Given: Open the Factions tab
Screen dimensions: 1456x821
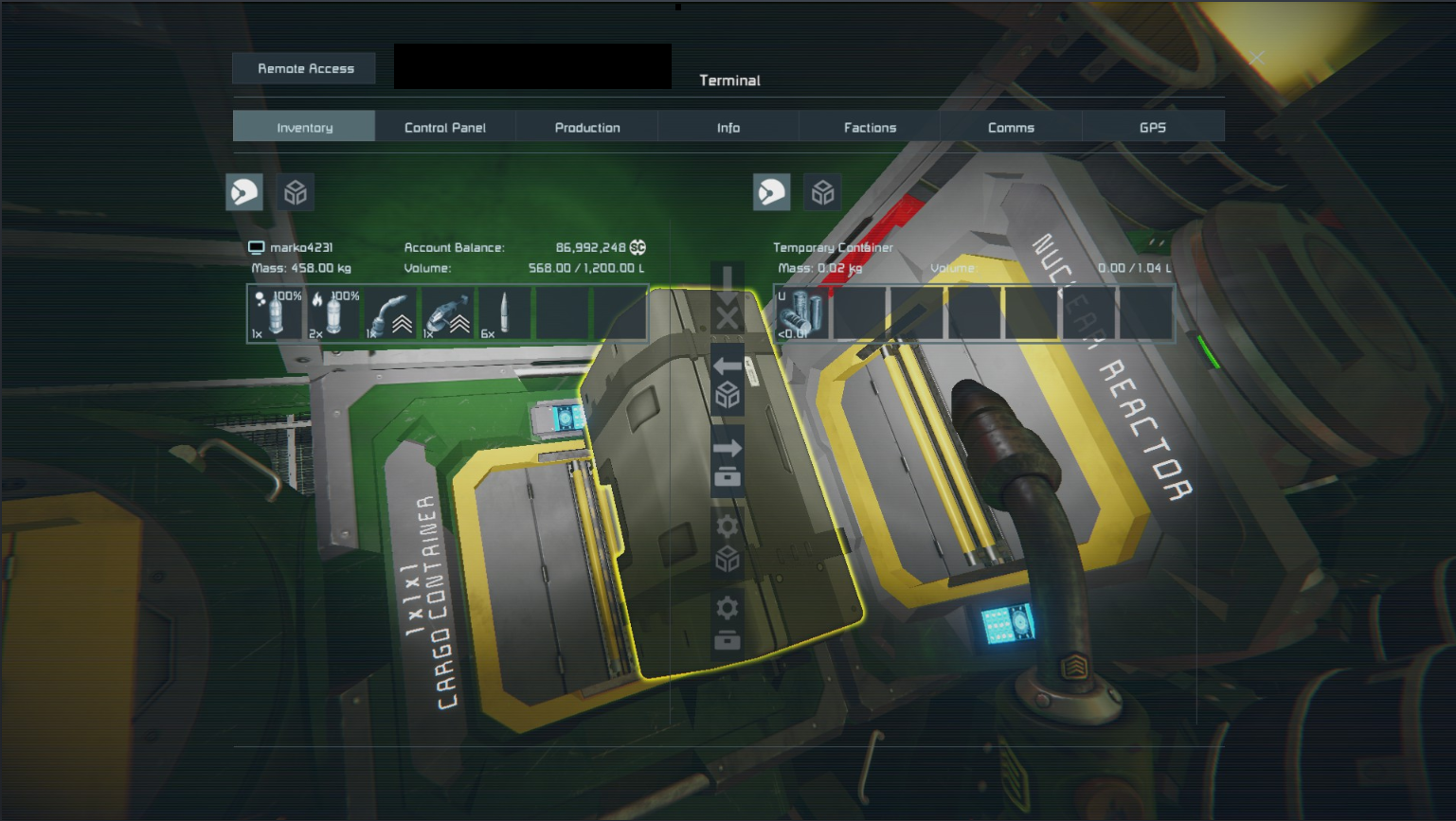Looking at the screenshot, I should tap(870, 127).
